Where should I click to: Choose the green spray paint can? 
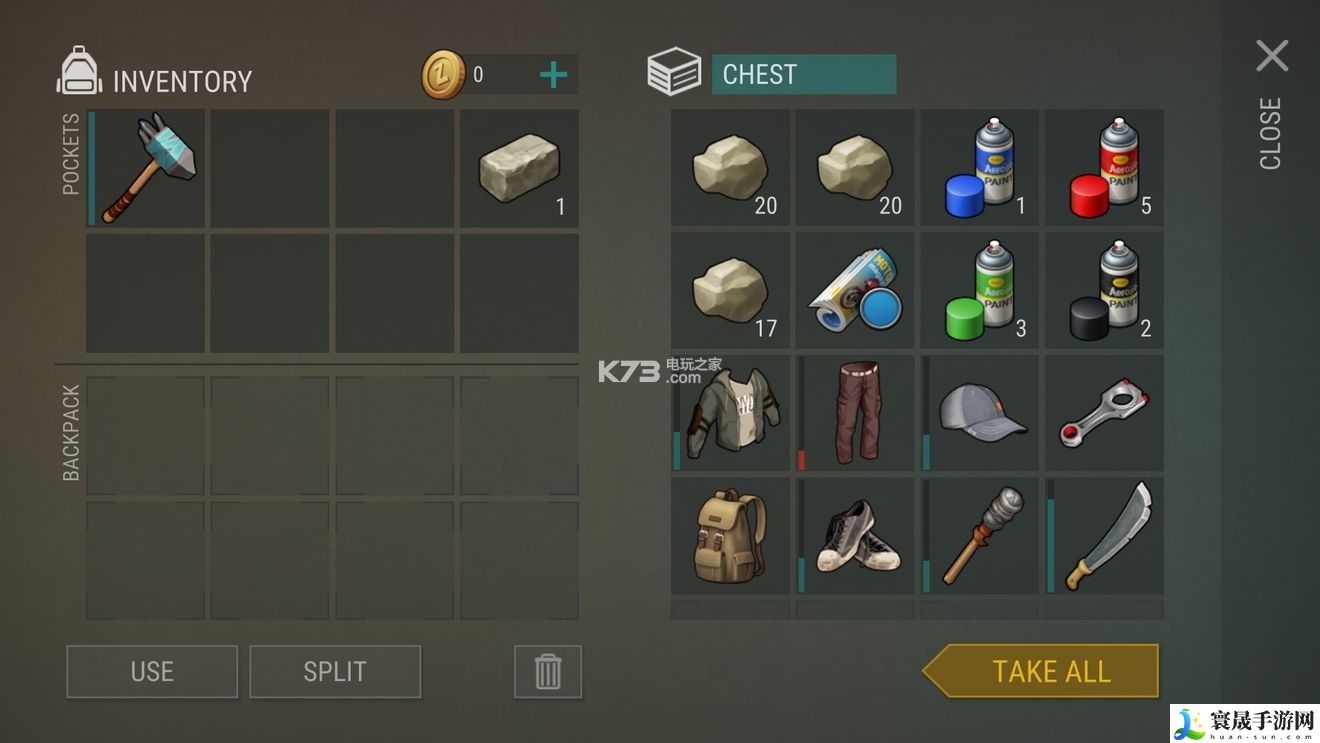click(981, 291)
